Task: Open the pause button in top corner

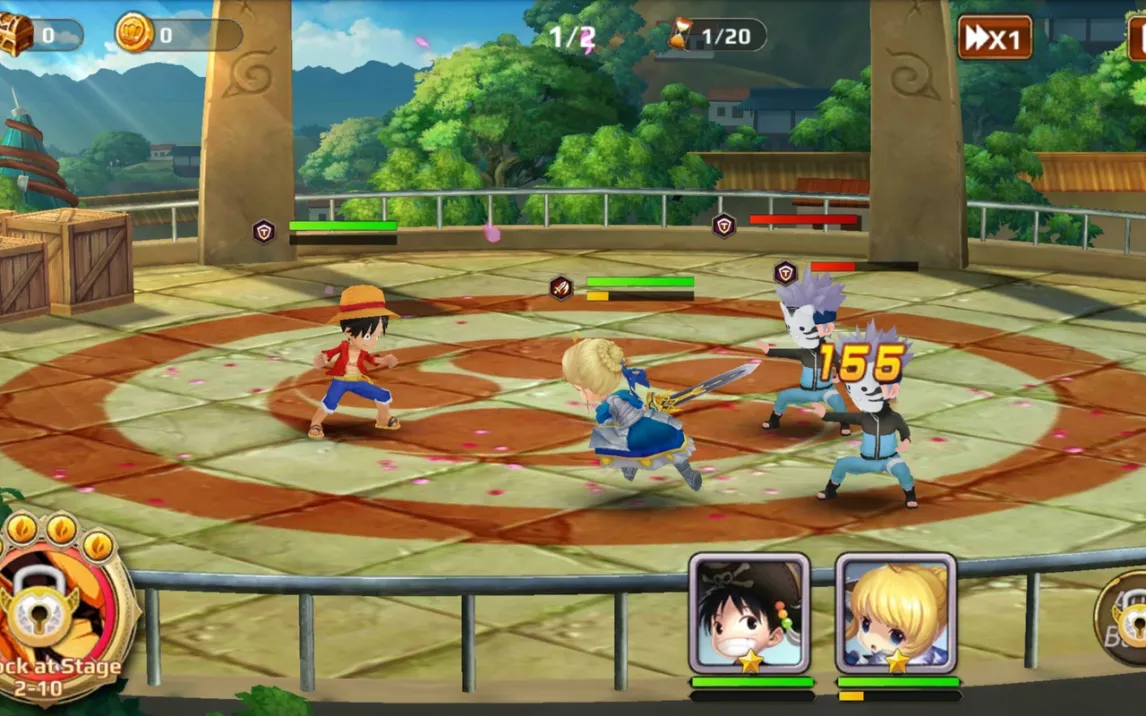Action: click(x=1137, y=38)
